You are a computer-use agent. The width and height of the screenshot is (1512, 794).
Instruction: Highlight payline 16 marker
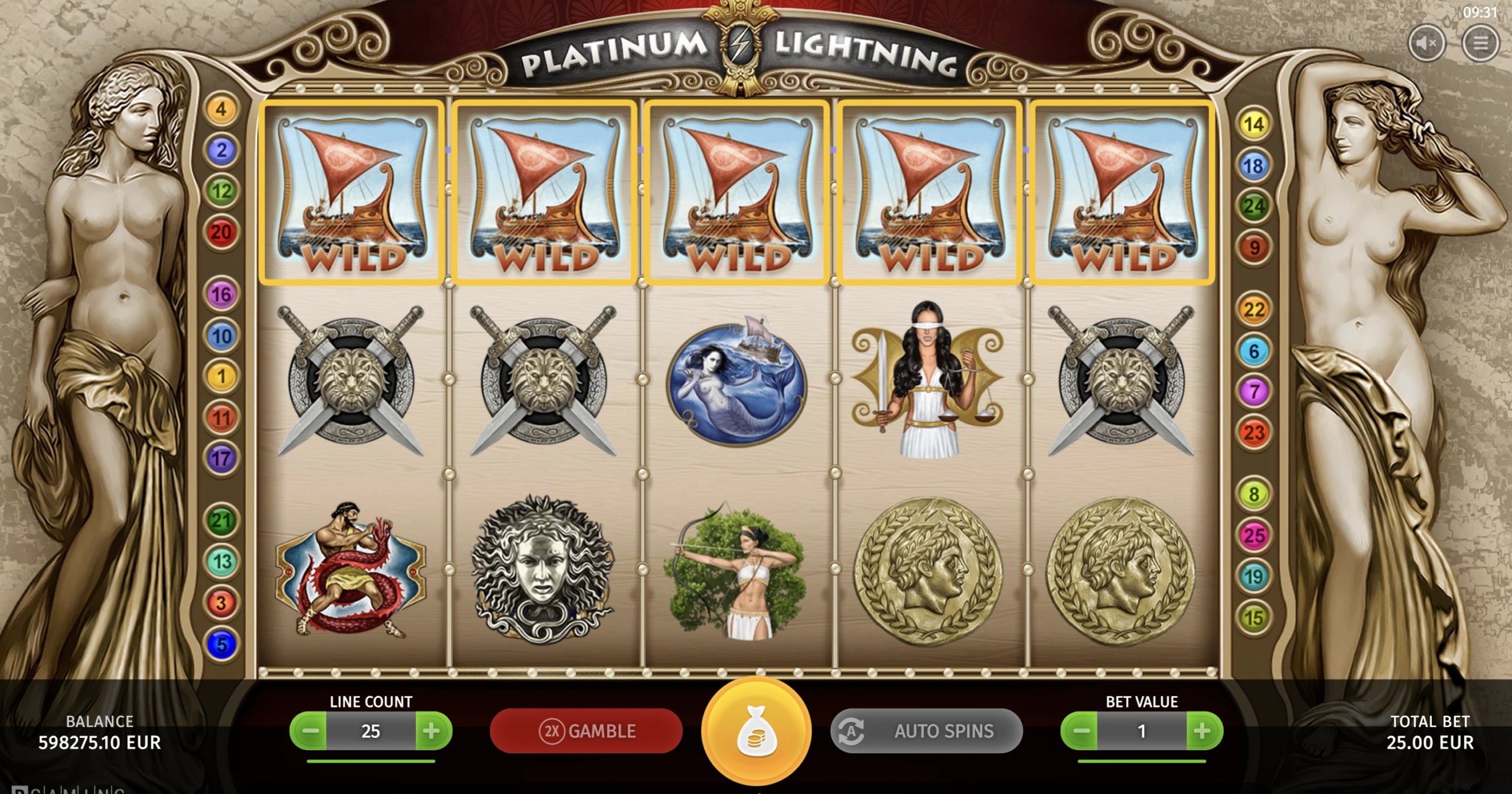[221, 294]
